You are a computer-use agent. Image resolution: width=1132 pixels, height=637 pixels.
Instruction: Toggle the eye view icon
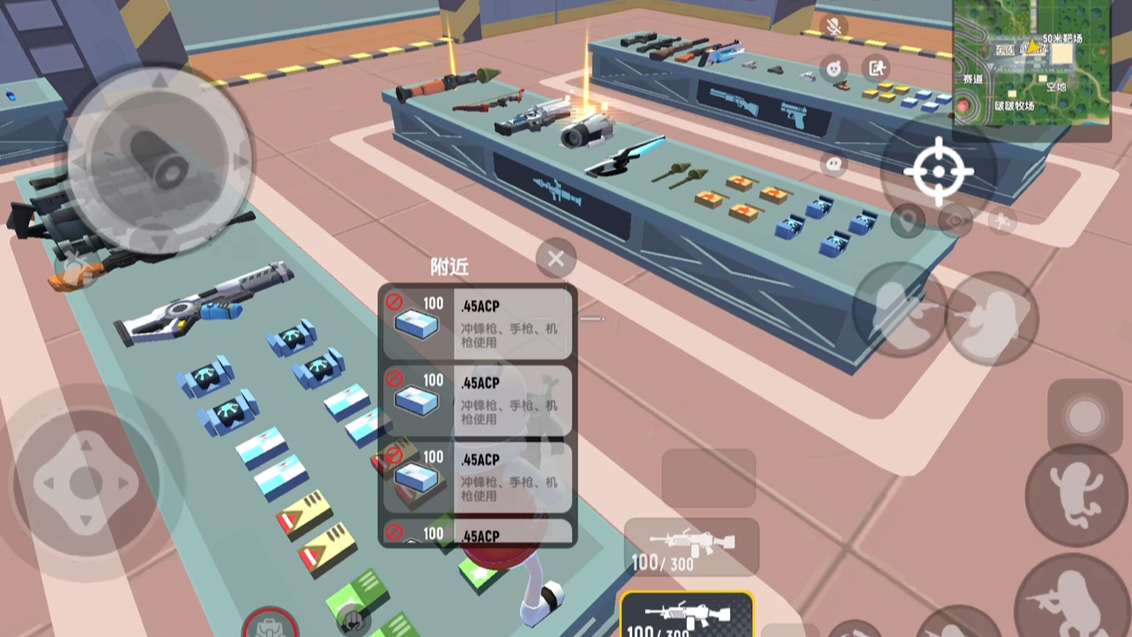956,221
